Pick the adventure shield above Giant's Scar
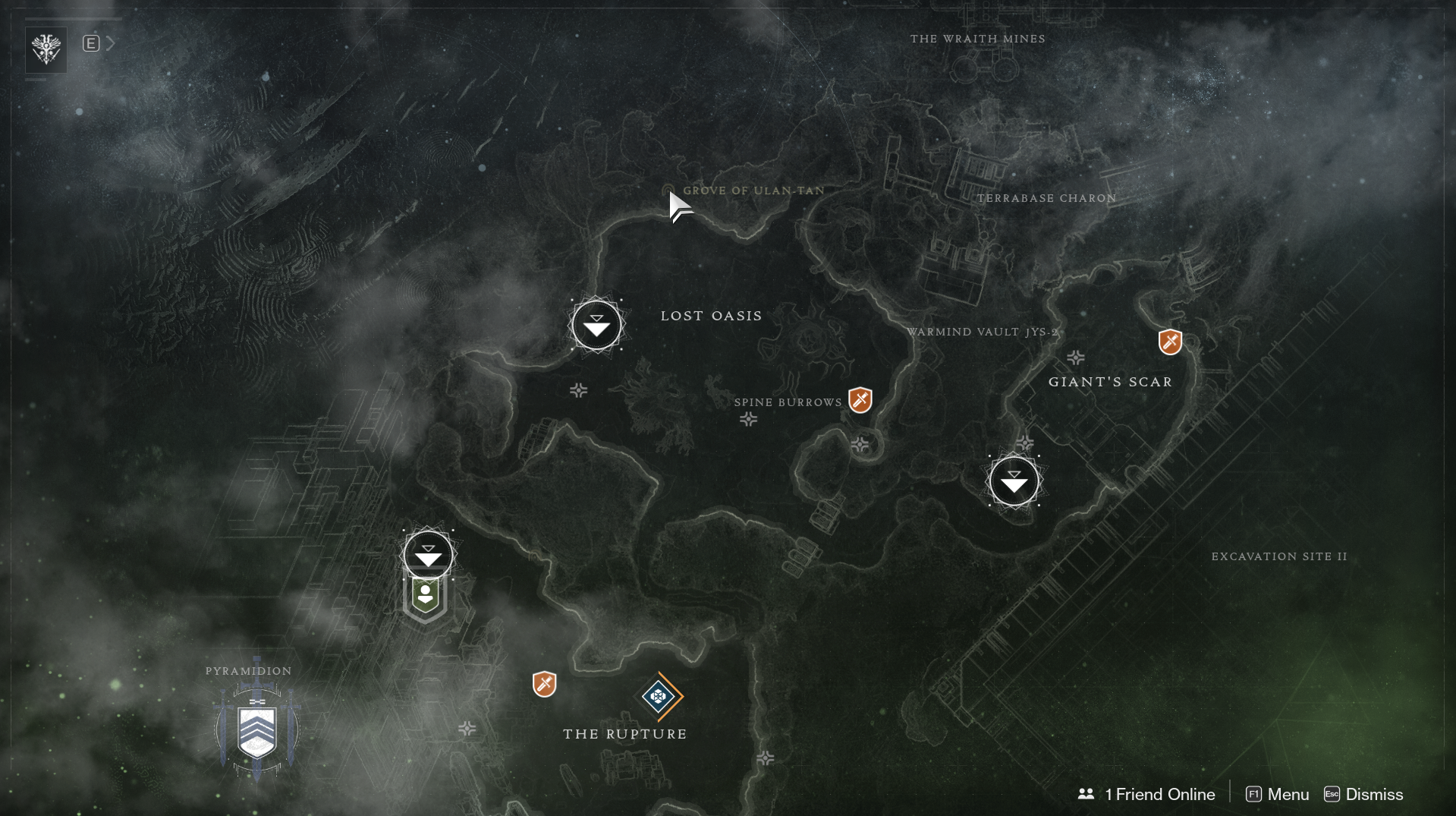 1170,342
